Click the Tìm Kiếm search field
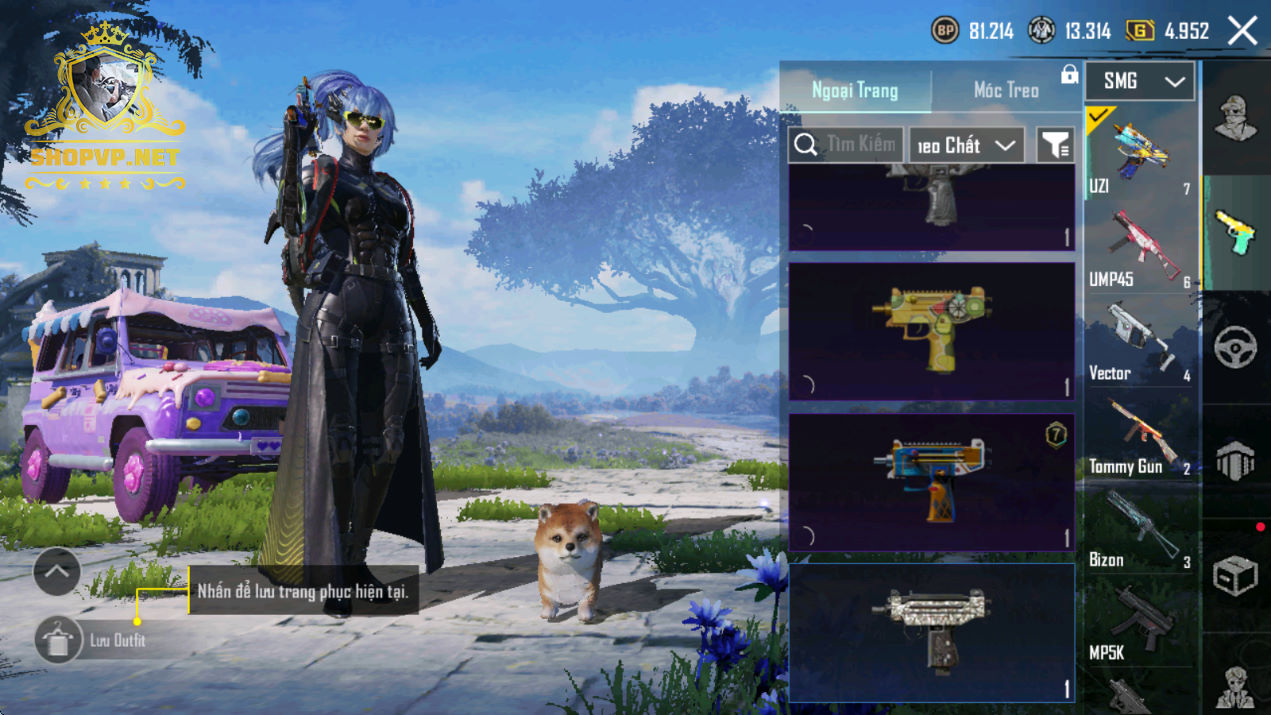 (x=846, y=145)
